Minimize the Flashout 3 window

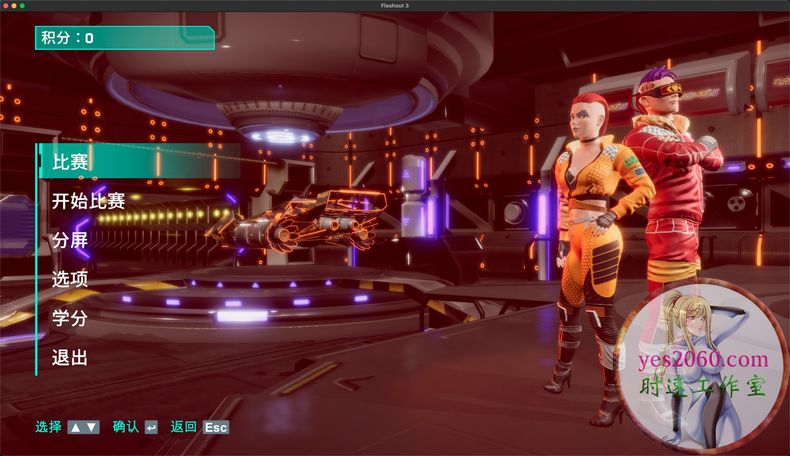pyautogui.click(x=13, y=5)
